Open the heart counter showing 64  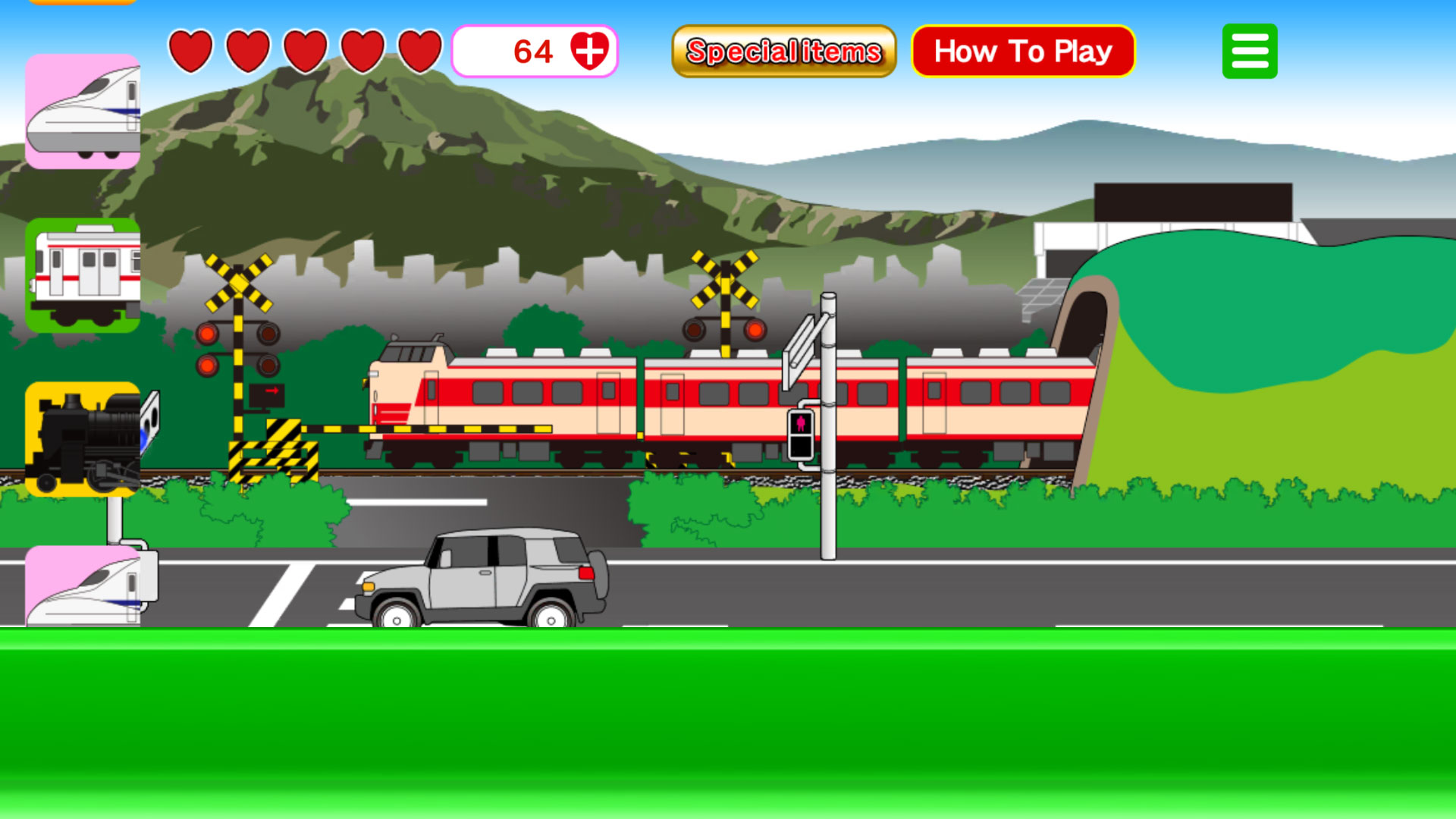click(535, 52)
